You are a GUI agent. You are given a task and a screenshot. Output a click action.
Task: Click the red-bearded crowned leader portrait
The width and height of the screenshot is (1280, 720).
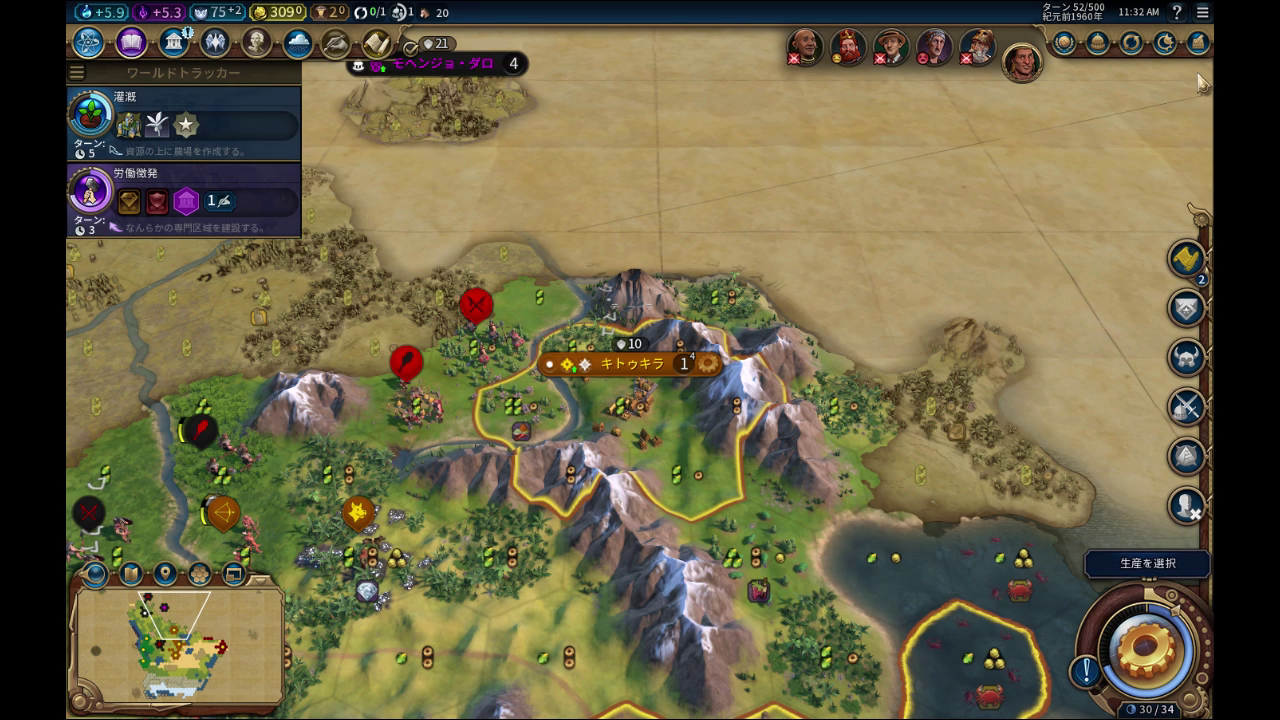coord(848,47)
